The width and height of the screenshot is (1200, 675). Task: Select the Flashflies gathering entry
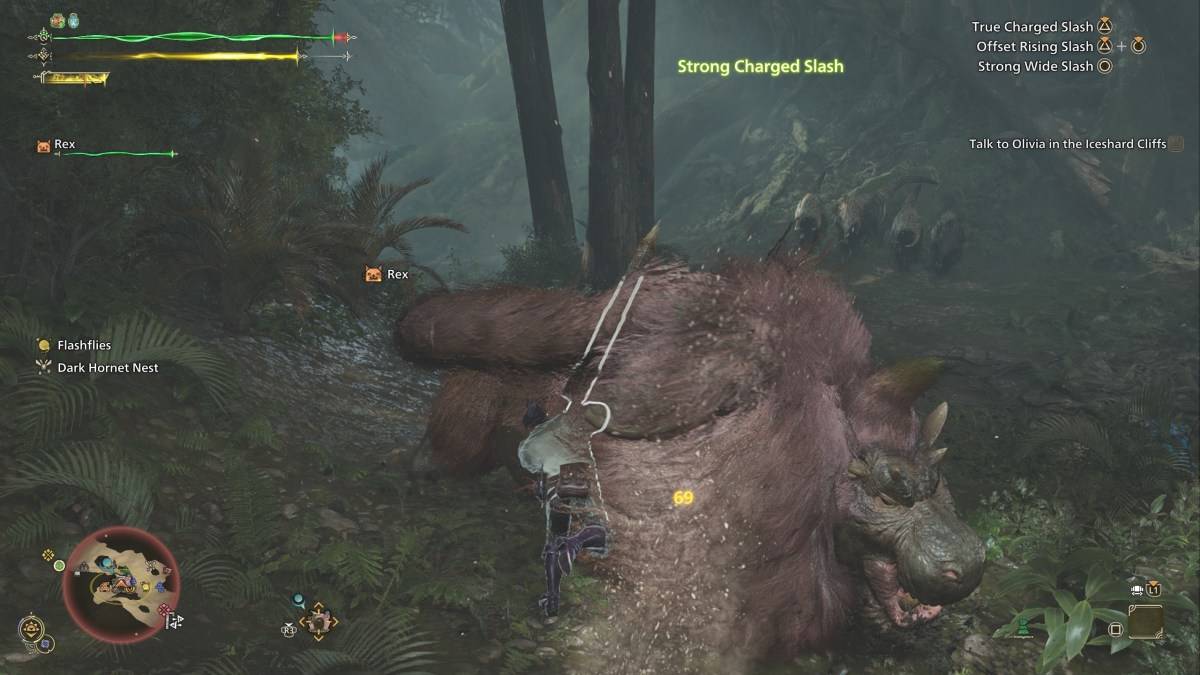point(84,346)
